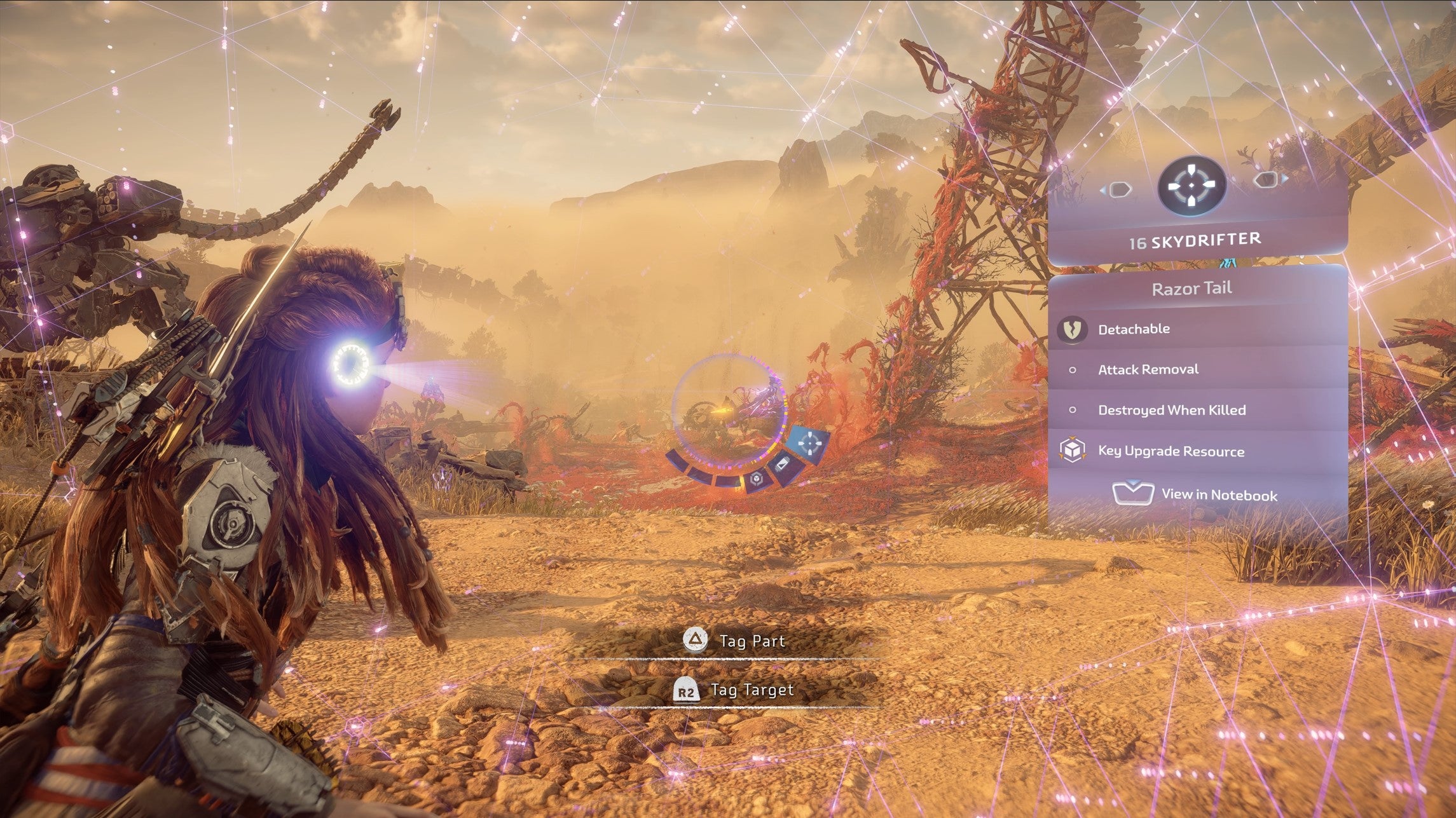Select the cube segment on the part wheel
The width and height of the screenshot is (1456, 818).
pos(756,479)
